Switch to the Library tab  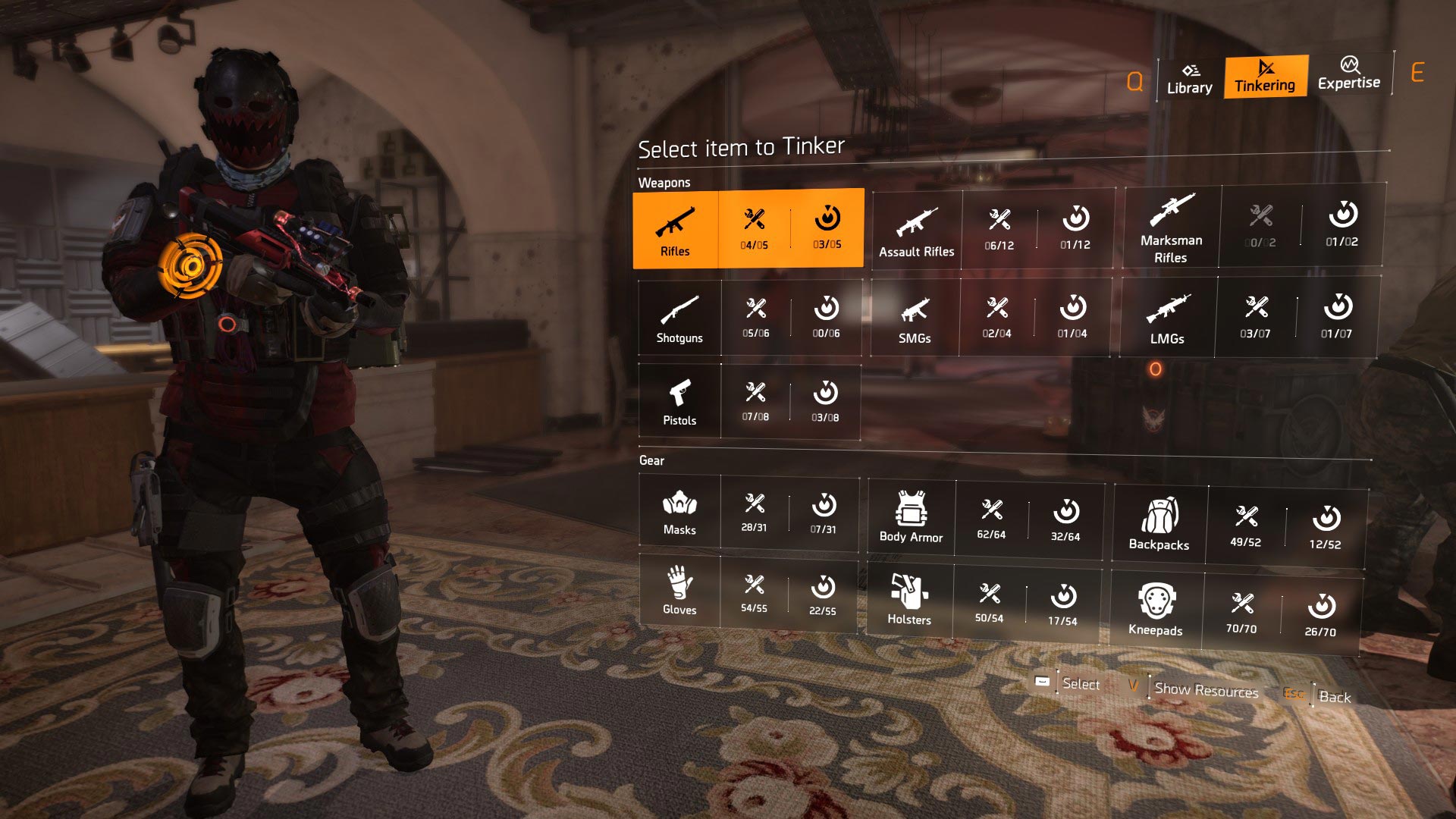pos(1189,78)
